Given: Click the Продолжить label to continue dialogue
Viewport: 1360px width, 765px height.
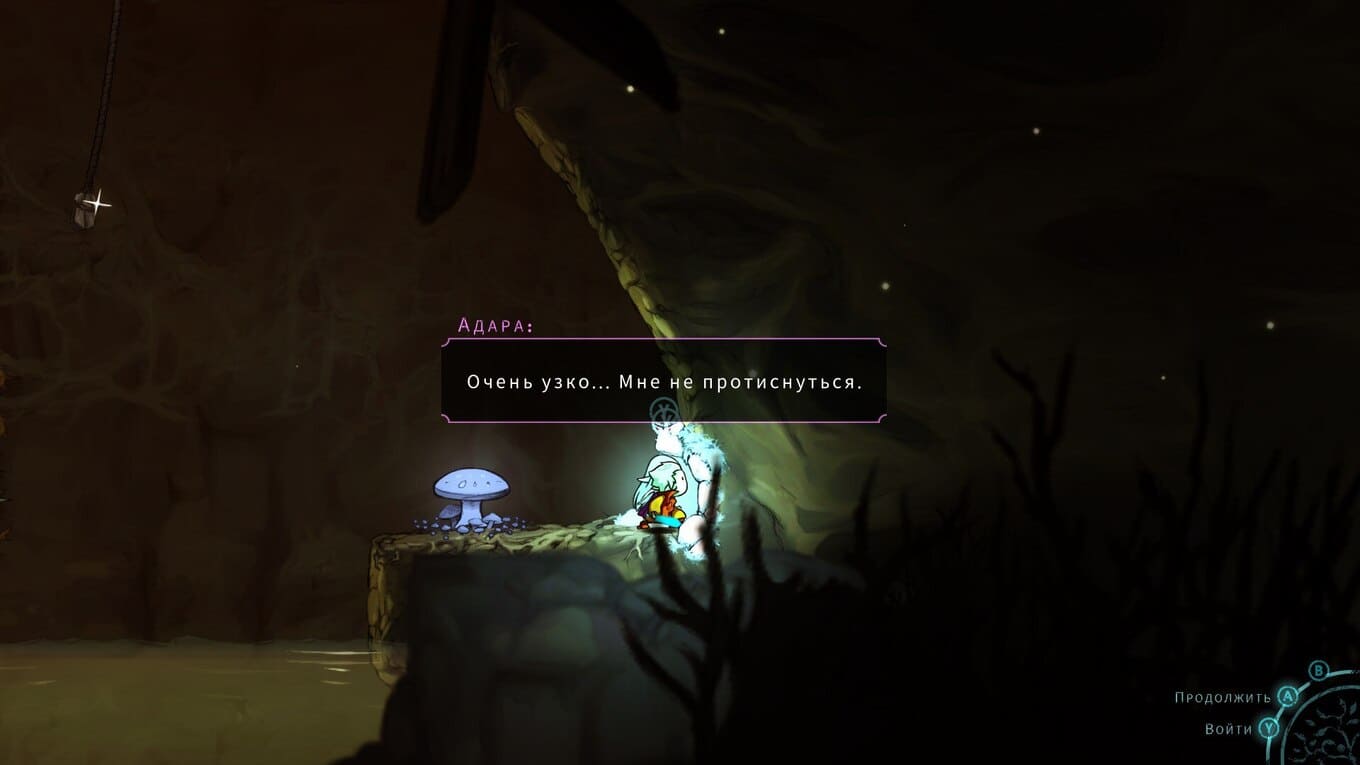Looking at the screenshot, I should click(x=1222, y=698).
